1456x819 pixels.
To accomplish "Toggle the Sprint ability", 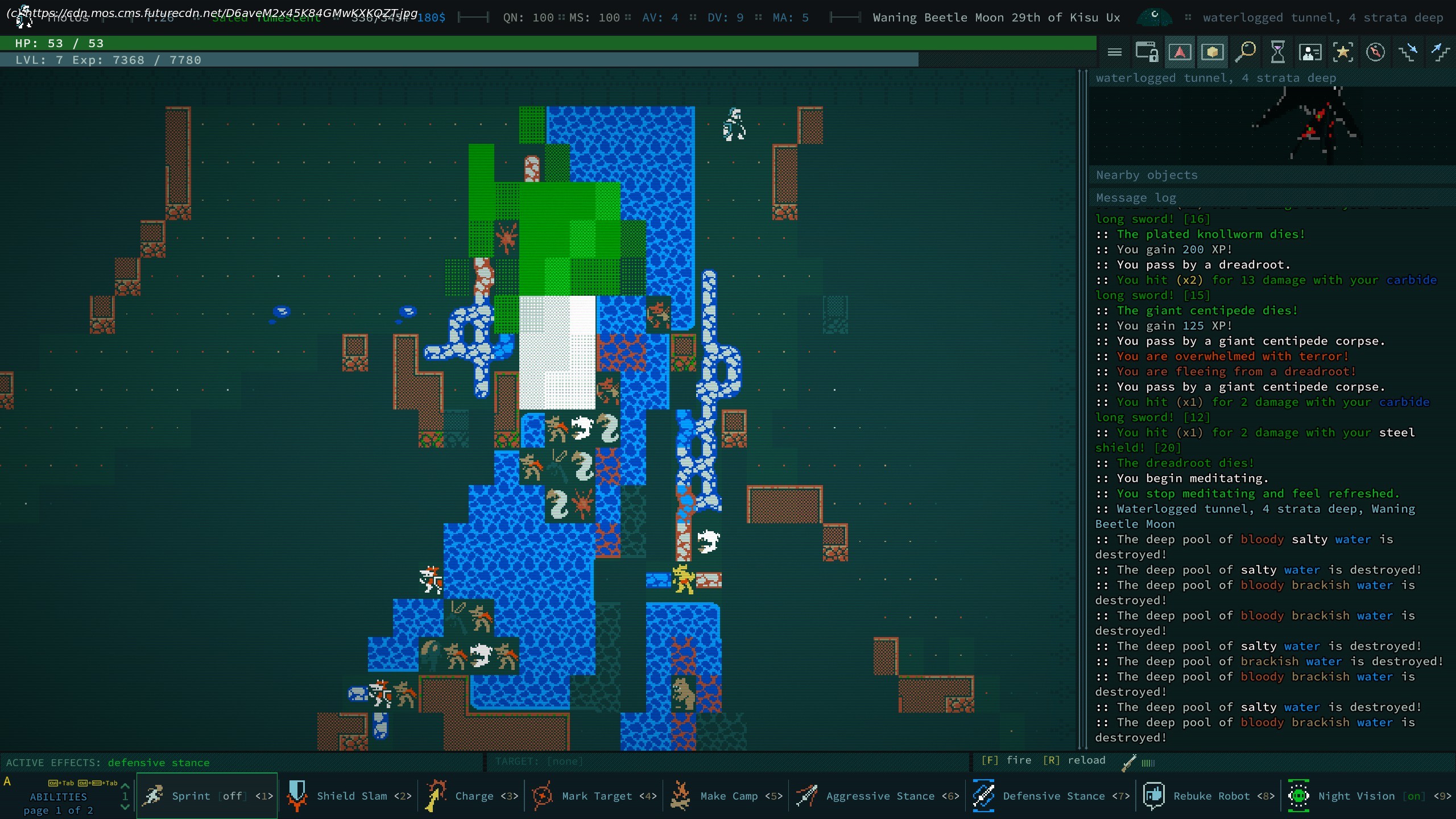I will (x=207, y=796).
